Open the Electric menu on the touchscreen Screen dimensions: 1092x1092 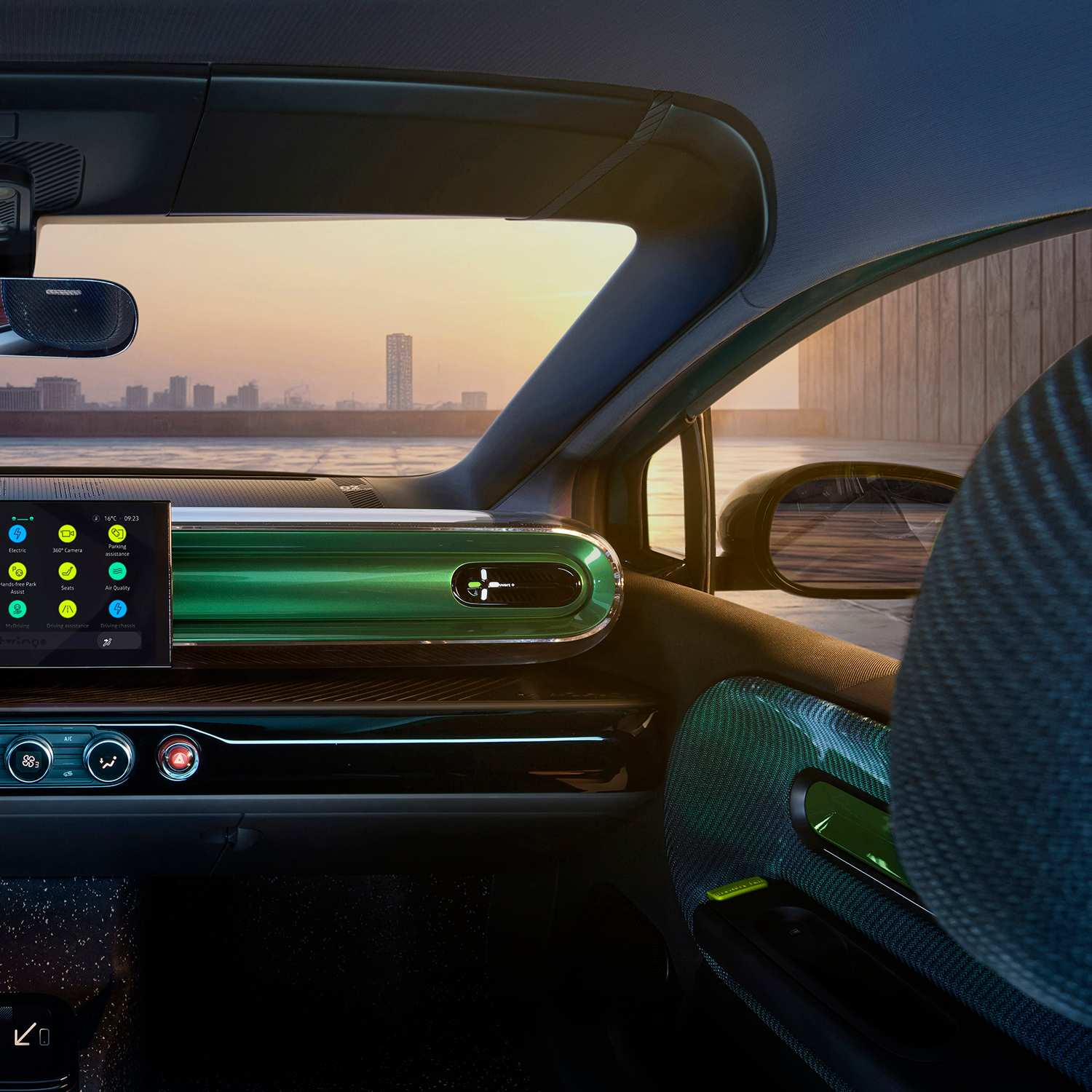pos(17,534)
